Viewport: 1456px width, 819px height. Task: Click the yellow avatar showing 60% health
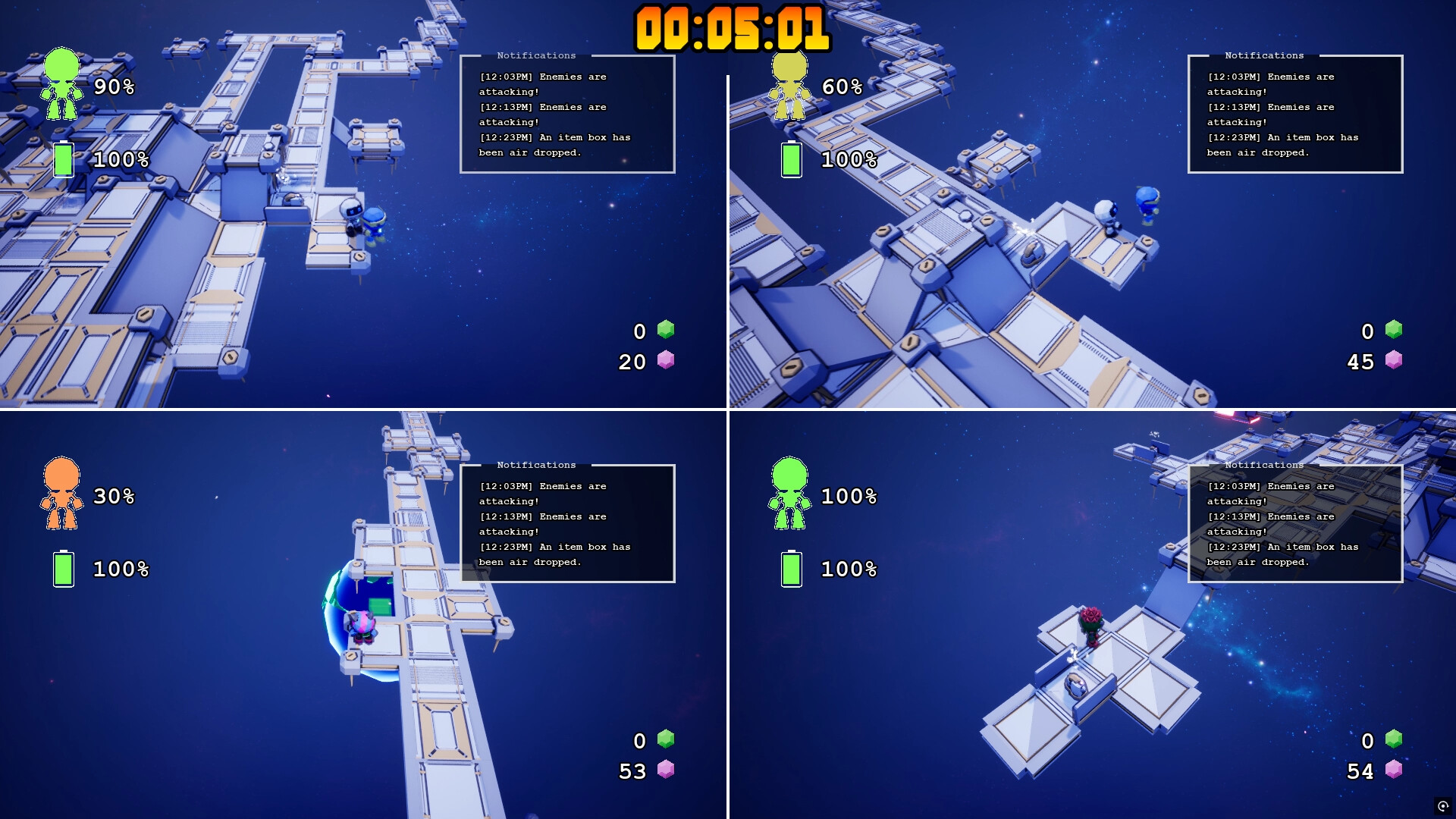[x=789, y=85]
